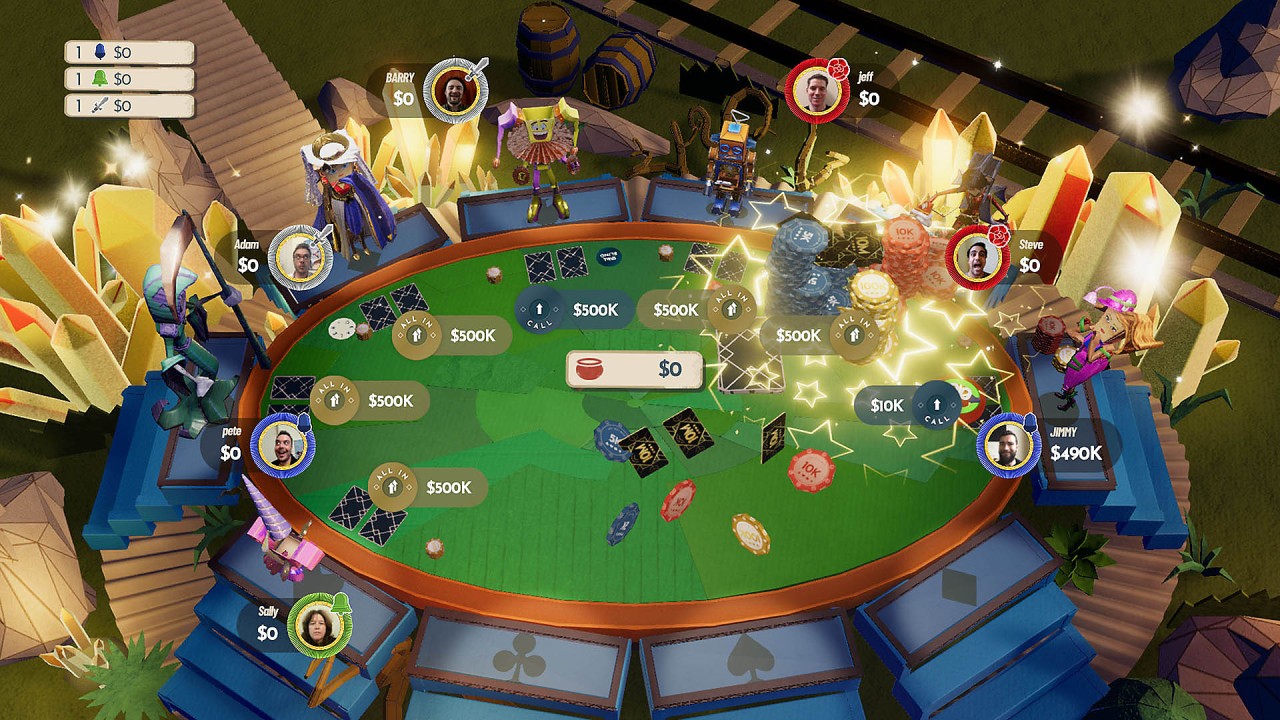Select Sally's player portrait
Image resolution: width=1280 pixels, height=720 pixels.
pos(319,626)
